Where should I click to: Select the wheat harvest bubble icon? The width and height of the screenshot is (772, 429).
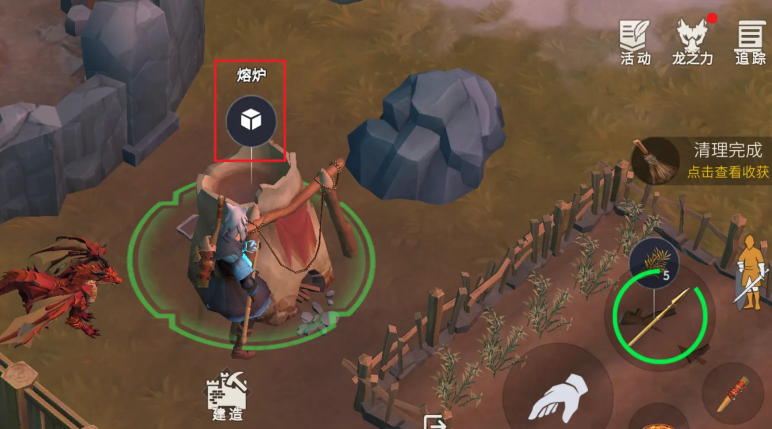(659, 262)
